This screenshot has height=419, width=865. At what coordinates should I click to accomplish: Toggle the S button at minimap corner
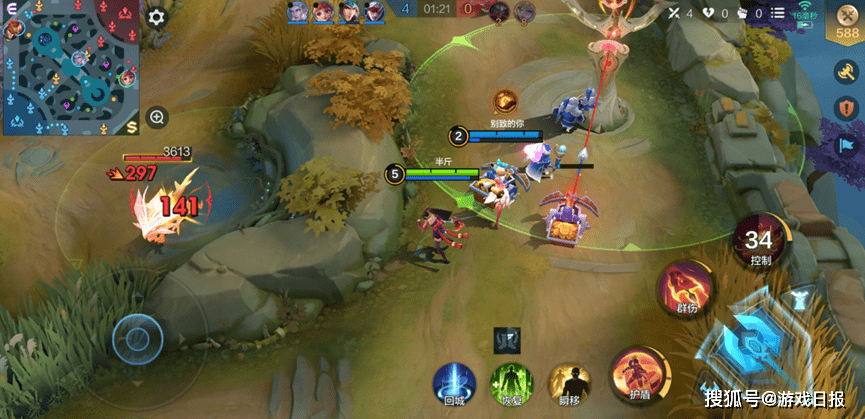pyautogui.click(x=132, y=126)
